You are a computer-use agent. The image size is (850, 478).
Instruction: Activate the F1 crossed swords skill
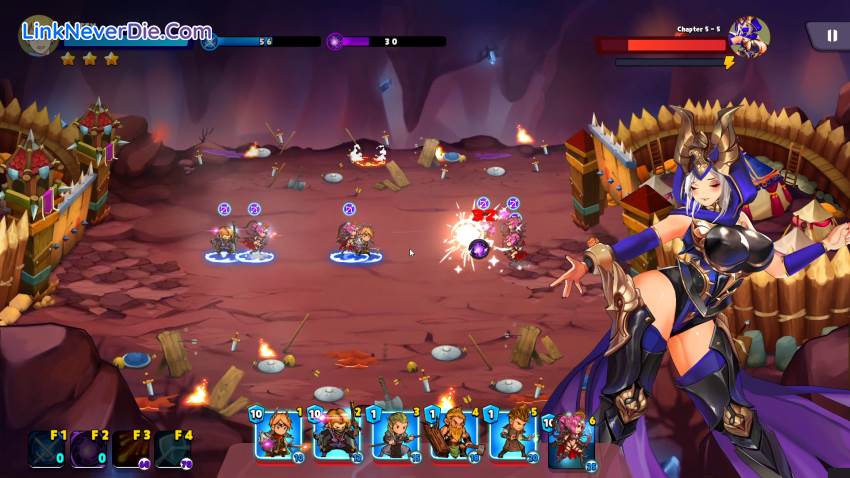click(45, 449)
